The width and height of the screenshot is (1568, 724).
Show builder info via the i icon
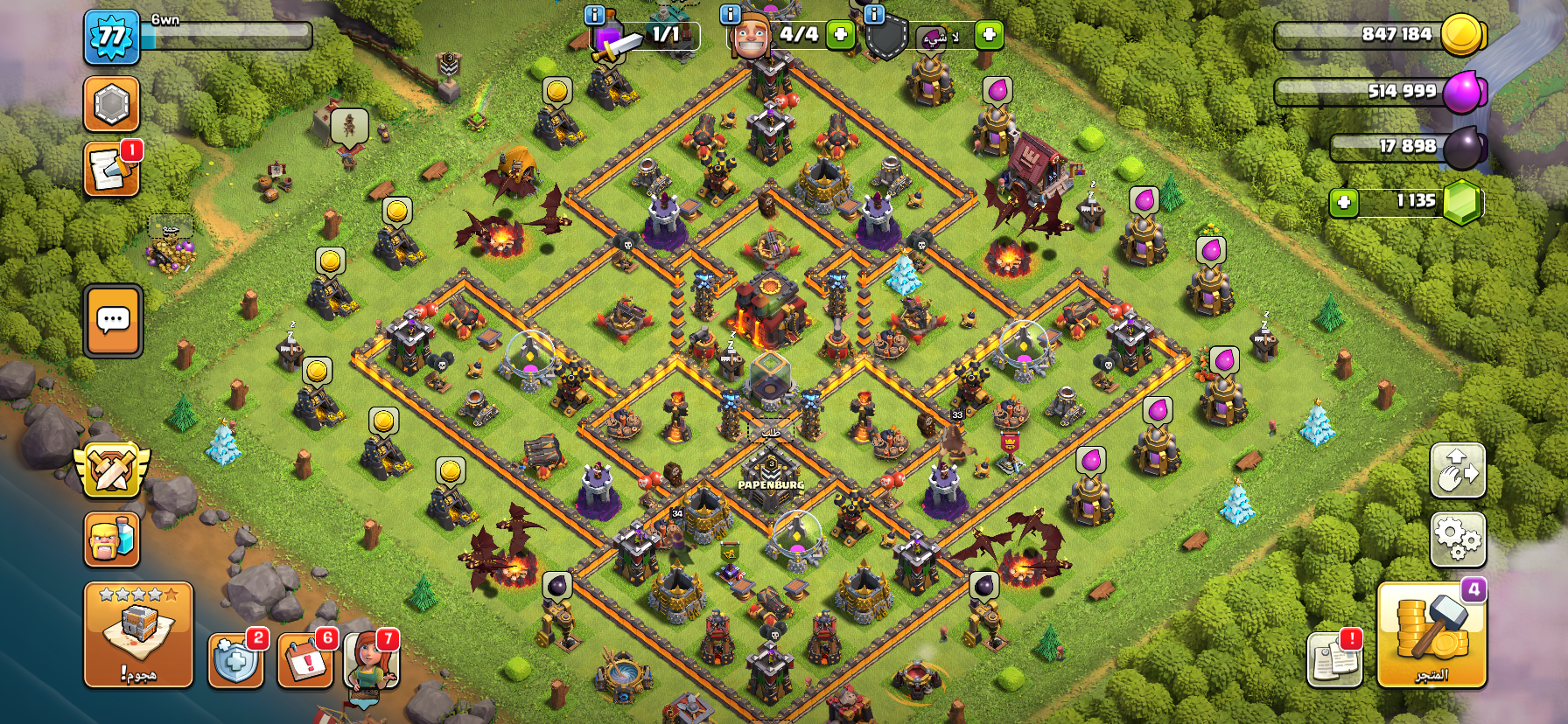(730, 14)
